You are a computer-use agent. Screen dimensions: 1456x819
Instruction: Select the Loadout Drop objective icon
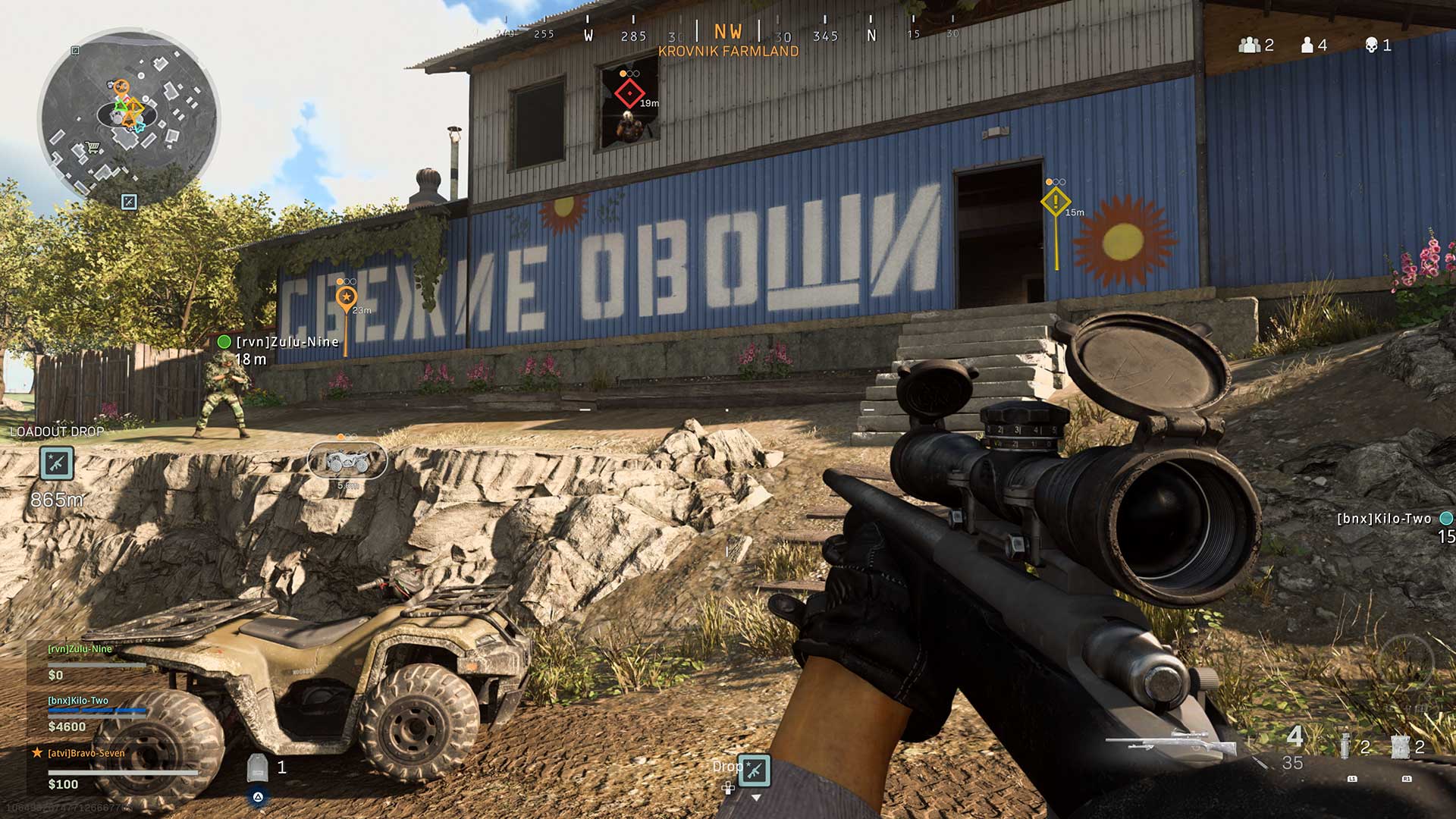click(57, 463)
